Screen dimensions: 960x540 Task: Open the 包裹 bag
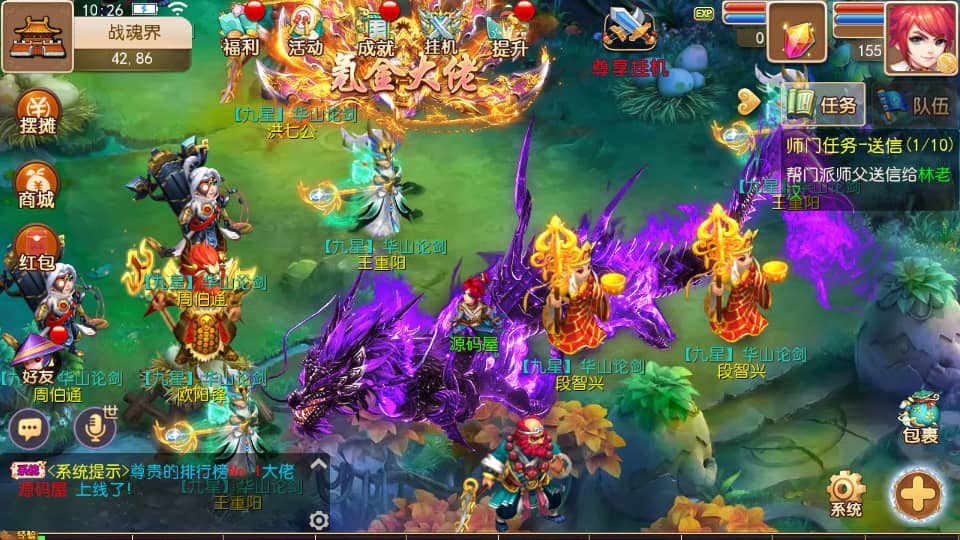coord(919,417)
